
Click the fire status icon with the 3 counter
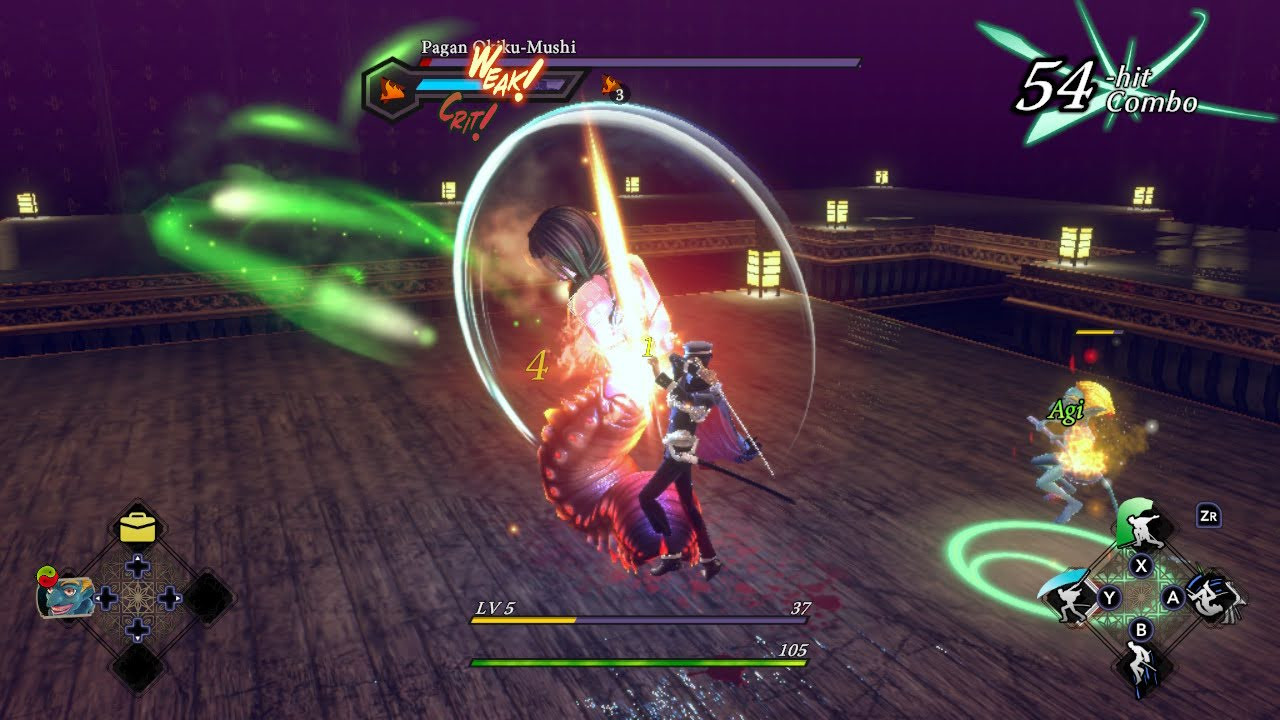click(x=609, y=86)
